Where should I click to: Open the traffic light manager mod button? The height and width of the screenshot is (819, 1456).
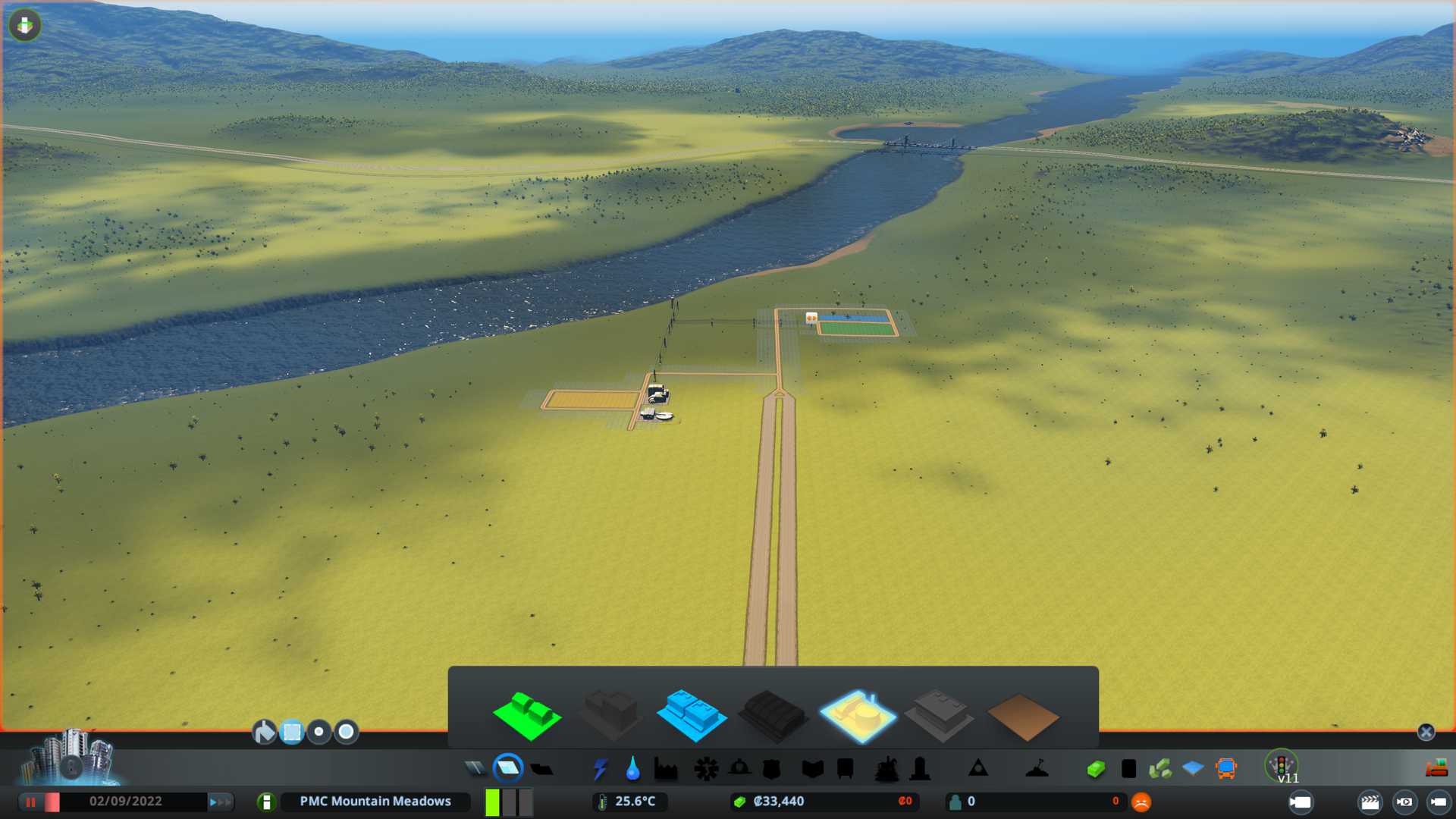(x=1282, y=766)
